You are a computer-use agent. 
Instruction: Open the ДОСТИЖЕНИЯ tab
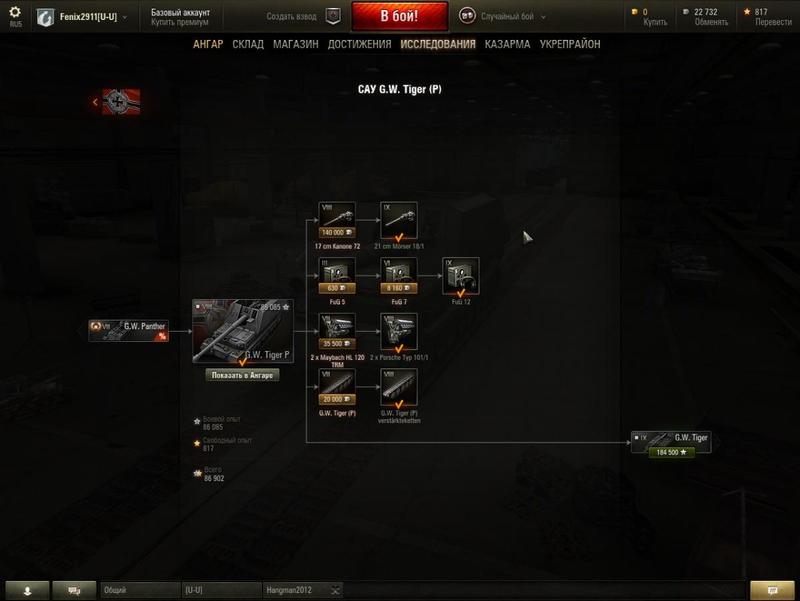coord(359,44)
